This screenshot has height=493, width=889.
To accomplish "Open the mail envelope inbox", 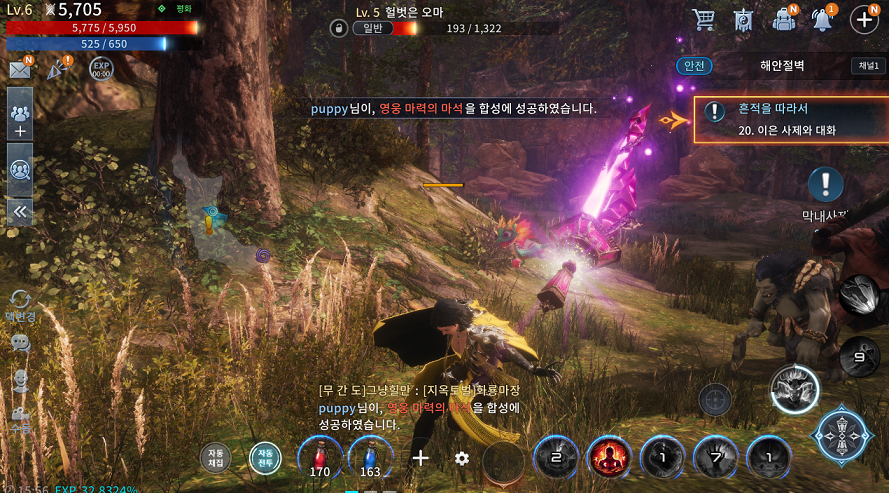I will [19, 69].
